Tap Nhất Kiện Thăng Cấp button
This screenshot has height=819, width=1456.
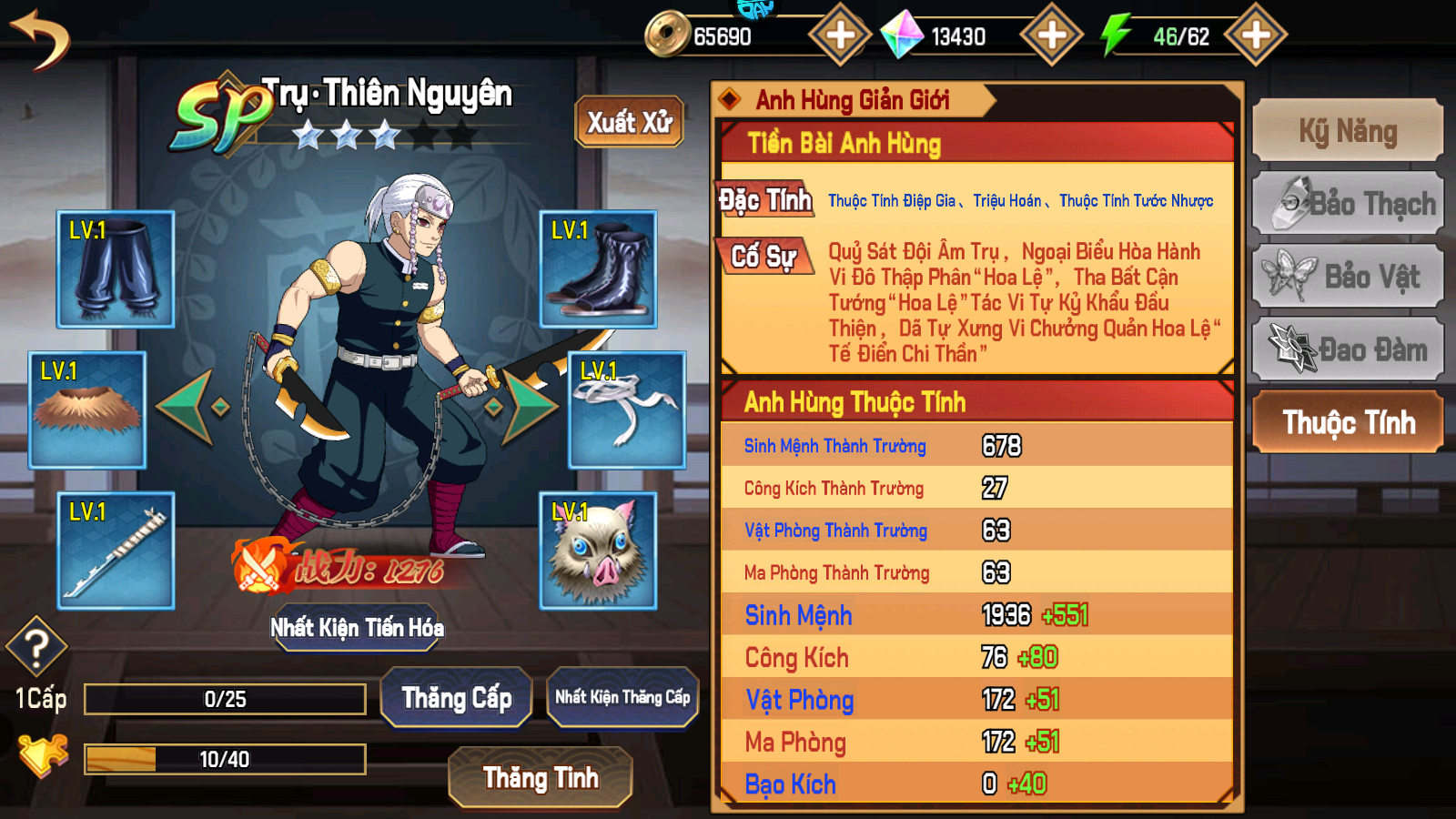[622, 696]
